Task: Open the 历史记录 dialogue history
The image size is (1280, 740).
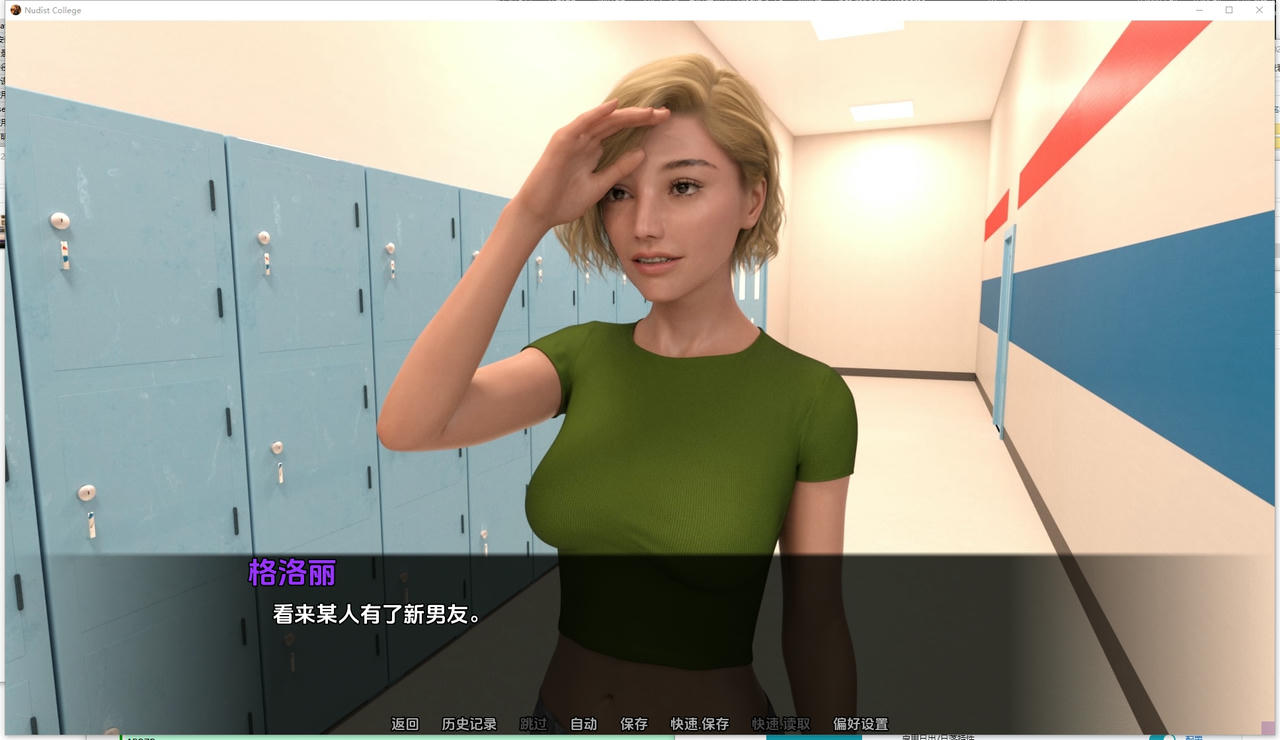Action: [470, 723]
